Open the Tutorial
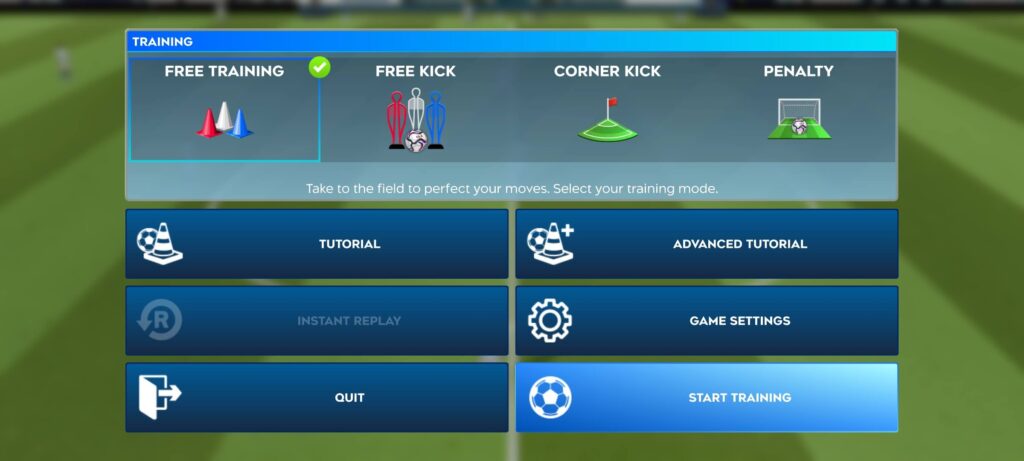Image resolution: width=1024 pixels, height=461 pixels. (x=317, y=244)
